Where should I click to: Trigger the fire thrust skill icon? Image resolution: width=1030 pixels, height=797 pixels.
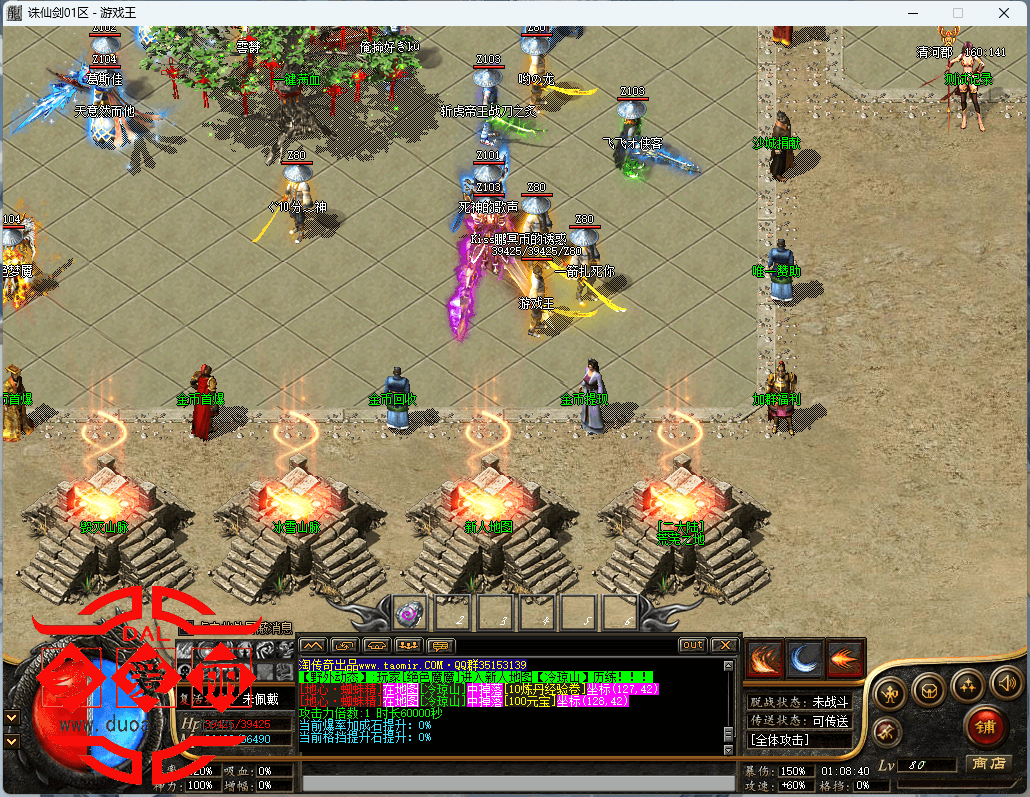pyautogui.click(x=845, y=657)
